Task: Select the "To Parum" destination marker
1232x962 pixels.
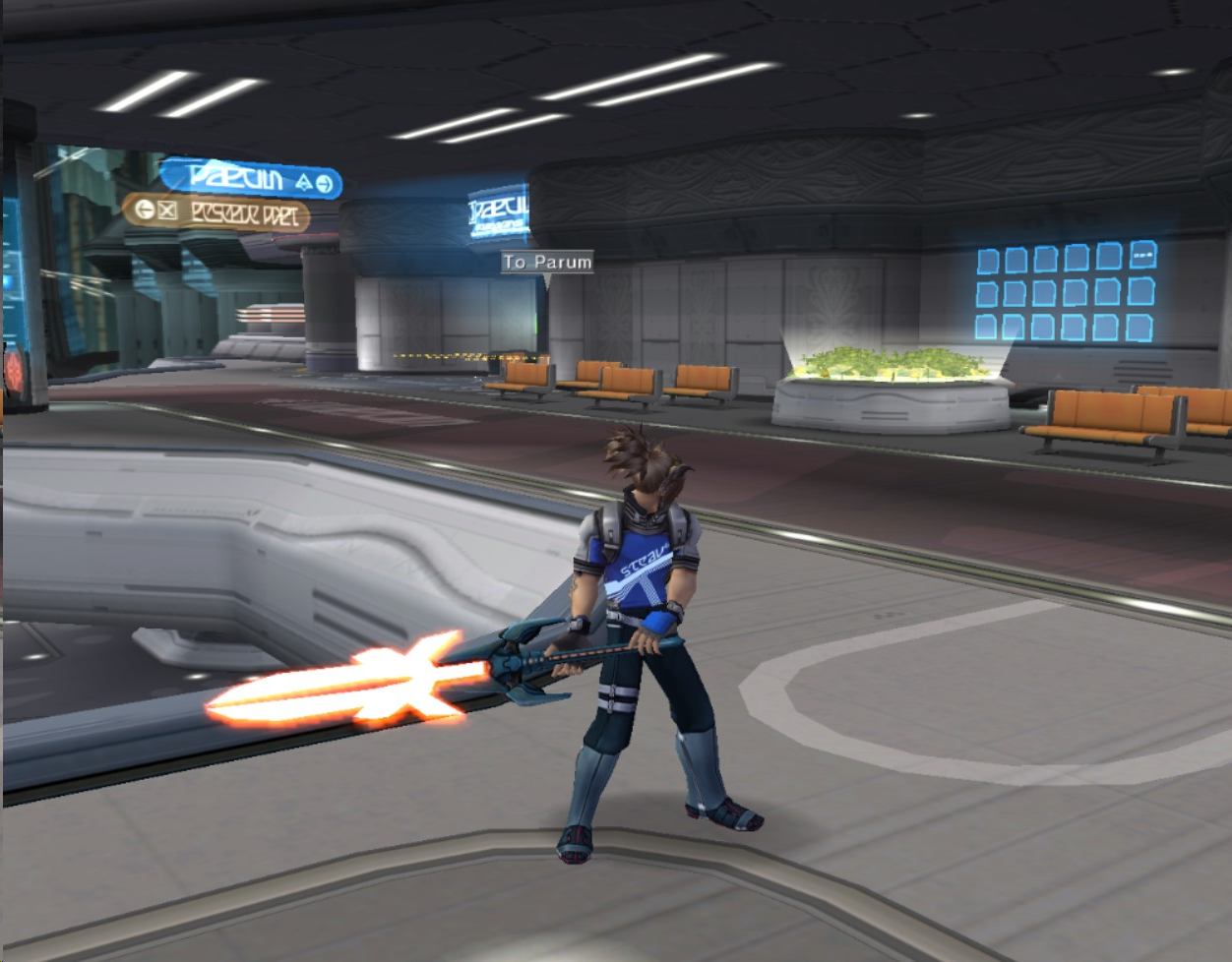Action: (547, 262)
